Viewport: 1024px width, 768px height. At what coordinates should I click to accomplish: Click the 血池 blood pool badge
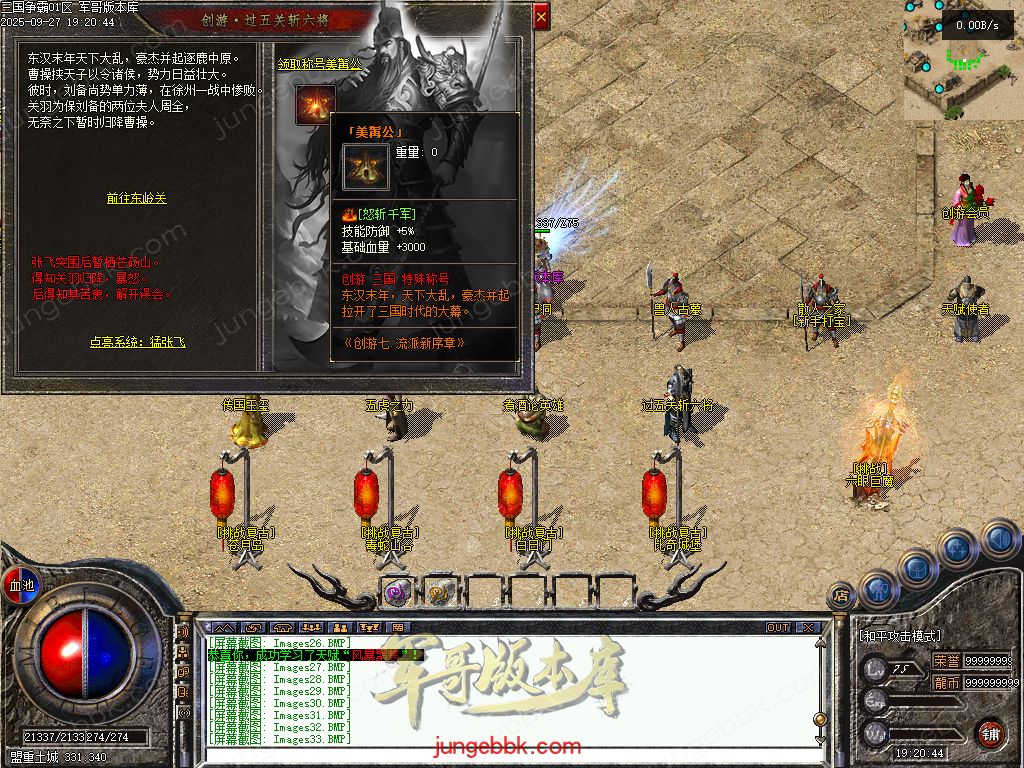click(20, 584)
